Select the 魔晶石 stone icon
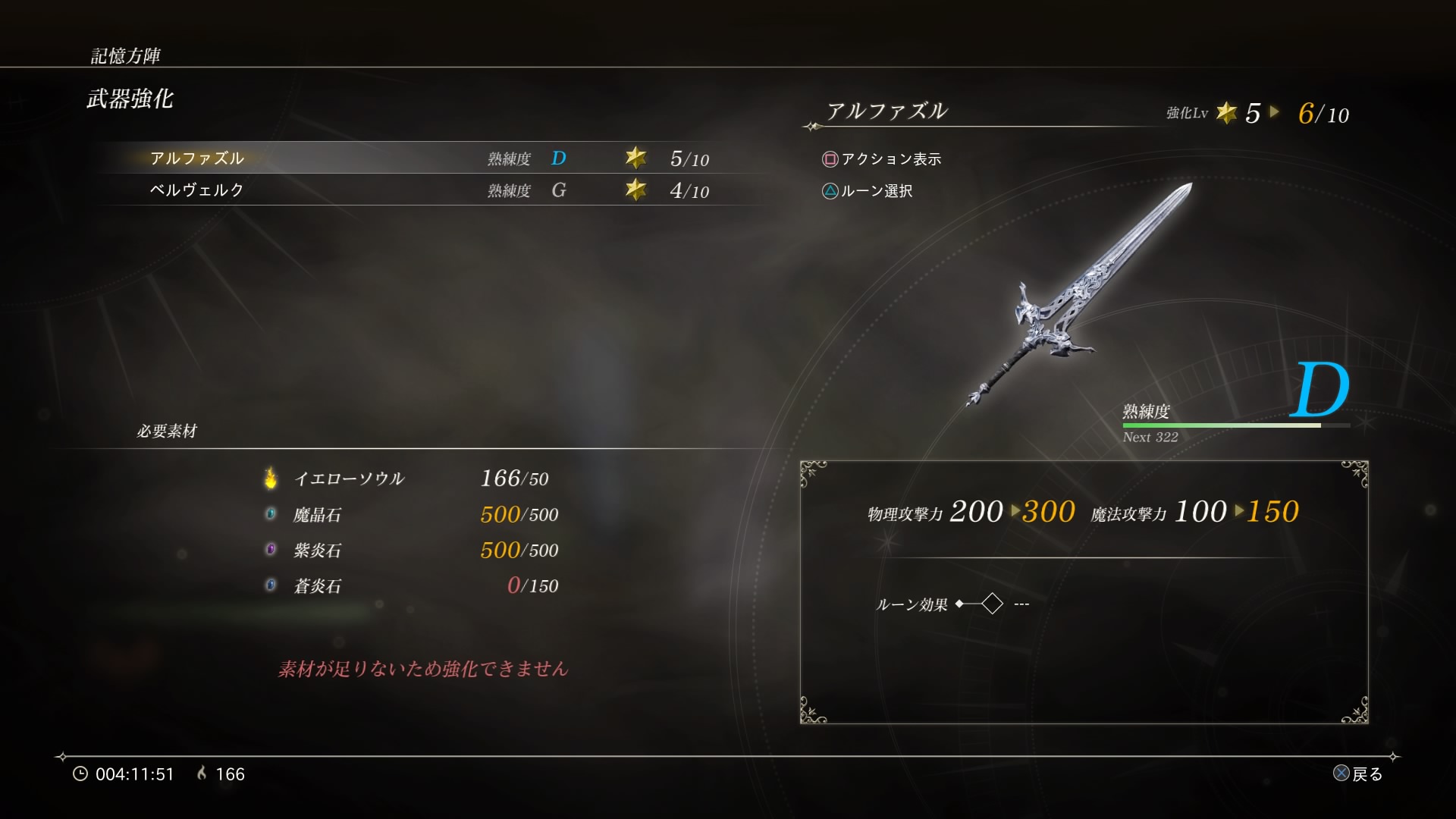The height and width of the screenshot is (819, 1456). (271, 514)
